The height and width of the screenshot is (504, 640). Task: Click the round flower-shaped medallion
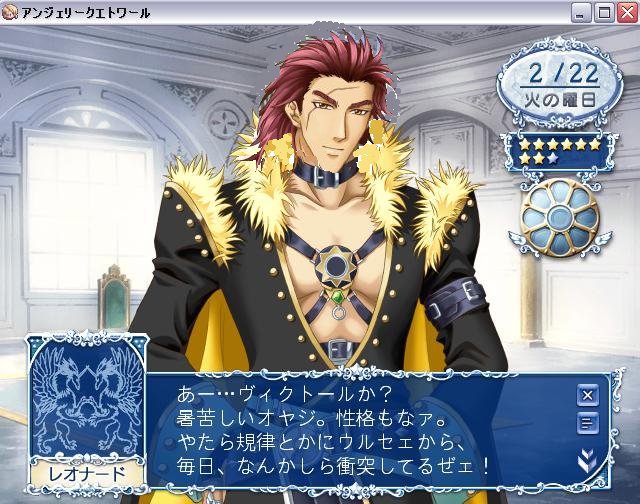(560, 217)
